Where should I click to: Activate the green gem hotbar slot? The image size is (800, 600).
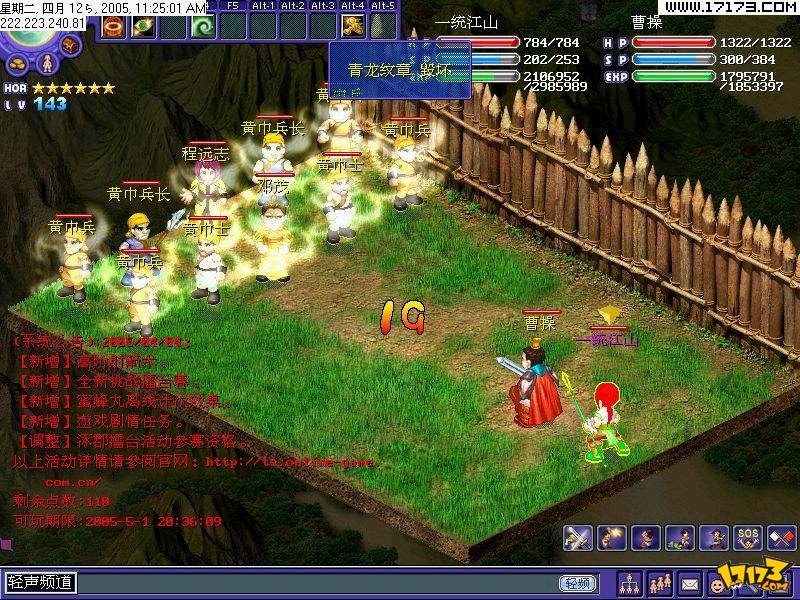(141, 26)
